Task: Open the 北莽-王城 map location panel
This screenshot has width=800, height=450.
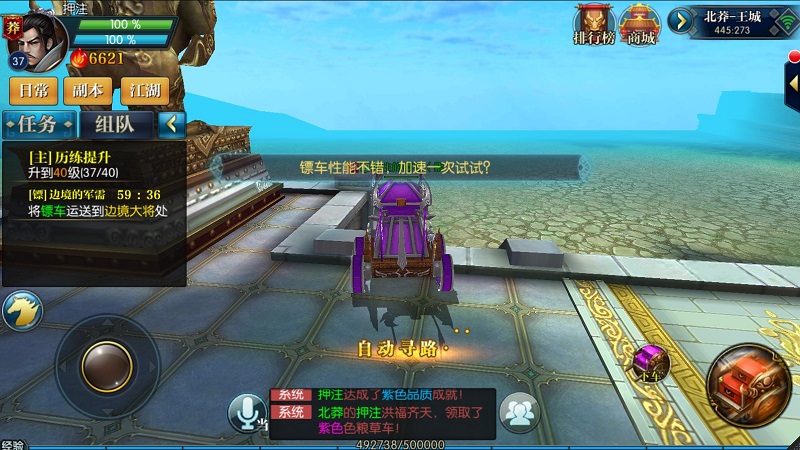Action: coord(733,22)
